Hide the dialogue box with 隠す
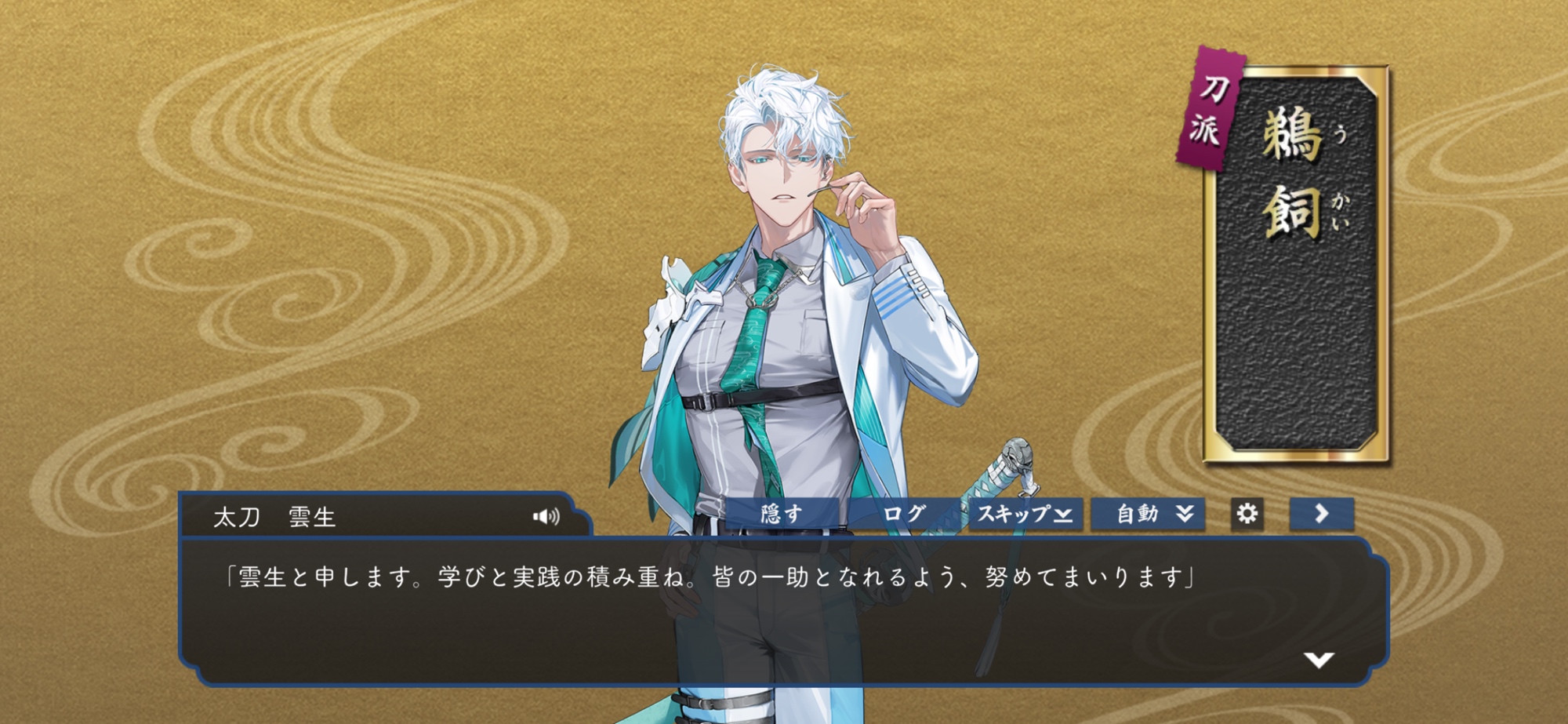Screen dimensions: 1568x724 tap(782, 515)
